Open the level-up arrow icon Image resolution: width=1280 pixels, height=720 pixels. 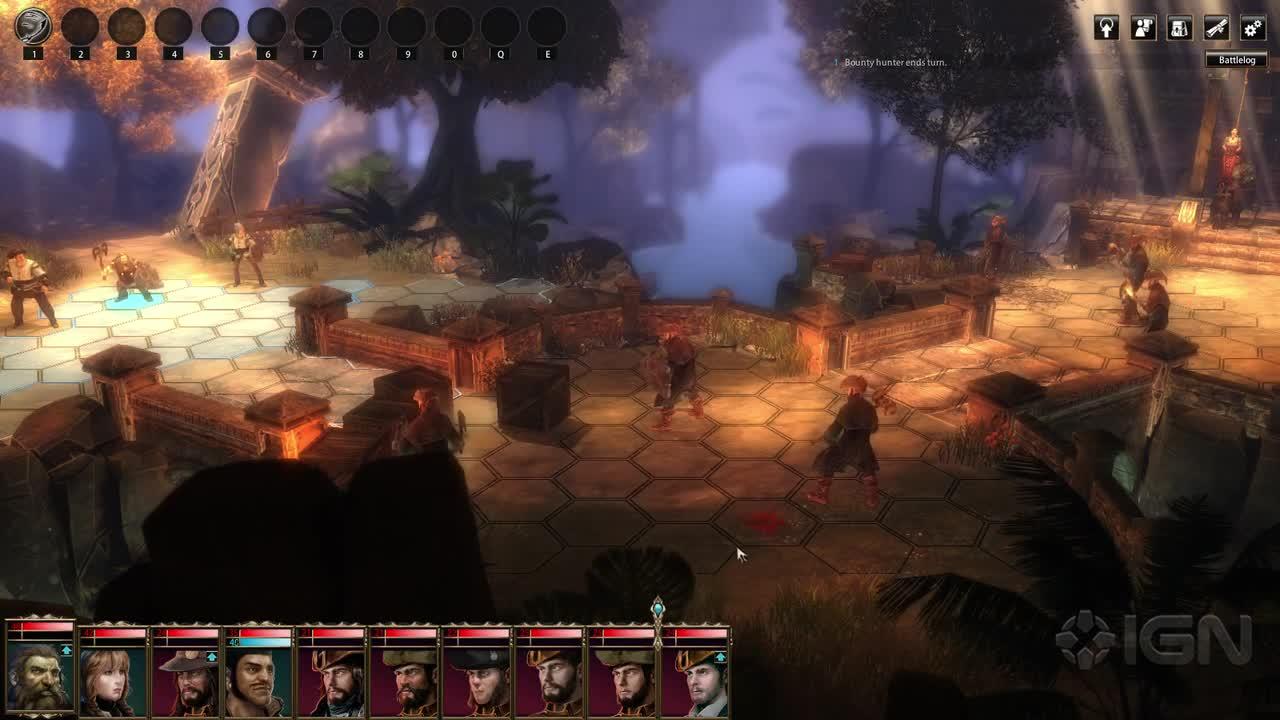click(x=1106, y=28)
